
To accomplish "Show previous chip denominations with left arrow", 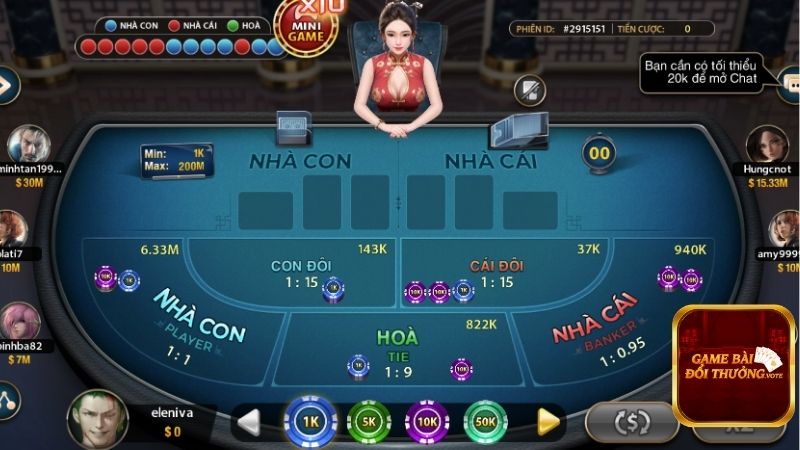I will click(x=248, y=422).
